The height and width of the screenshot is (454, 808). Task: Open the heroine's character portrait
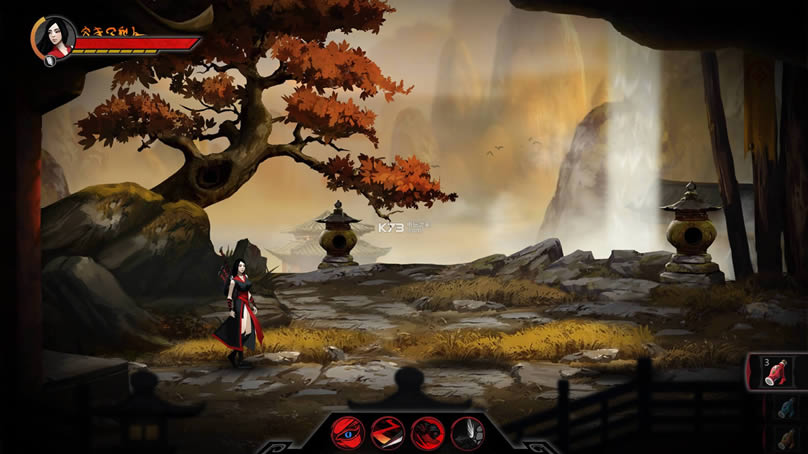(54, 38)
